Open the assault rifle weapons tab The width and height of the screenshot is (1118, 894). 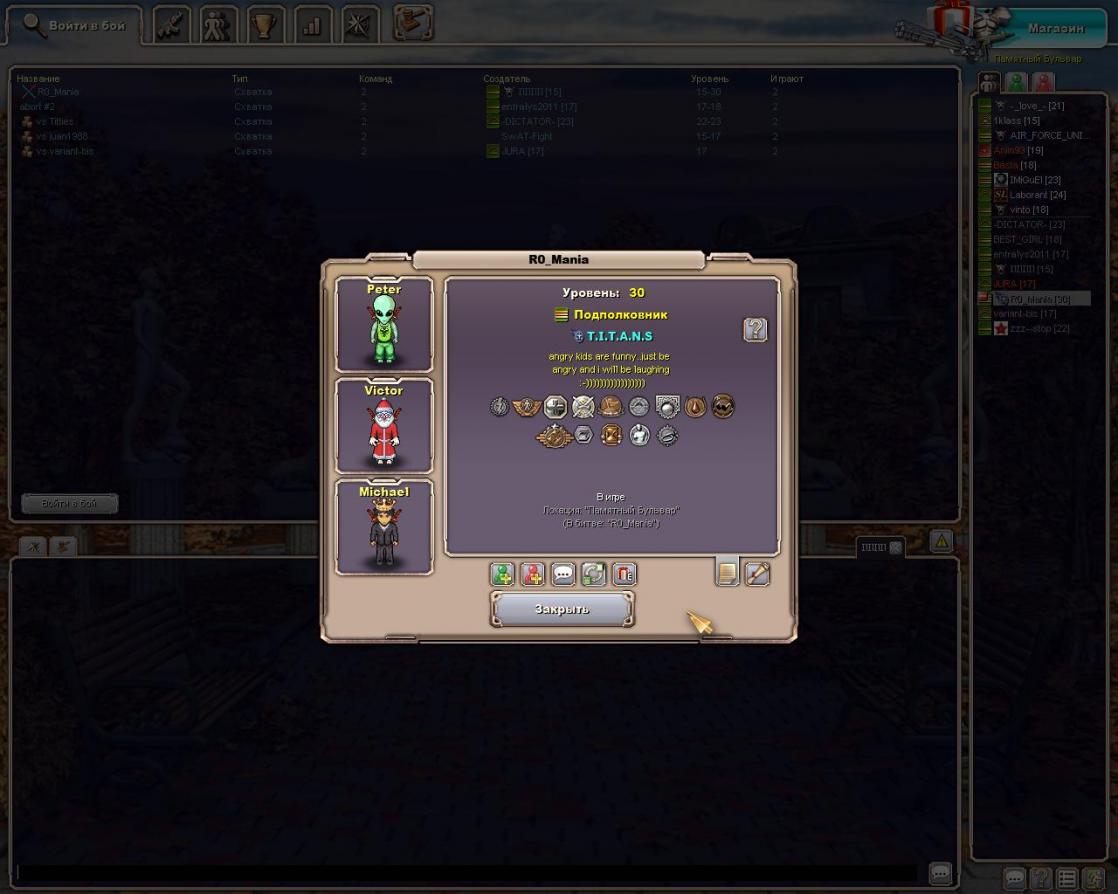point(172,26)
